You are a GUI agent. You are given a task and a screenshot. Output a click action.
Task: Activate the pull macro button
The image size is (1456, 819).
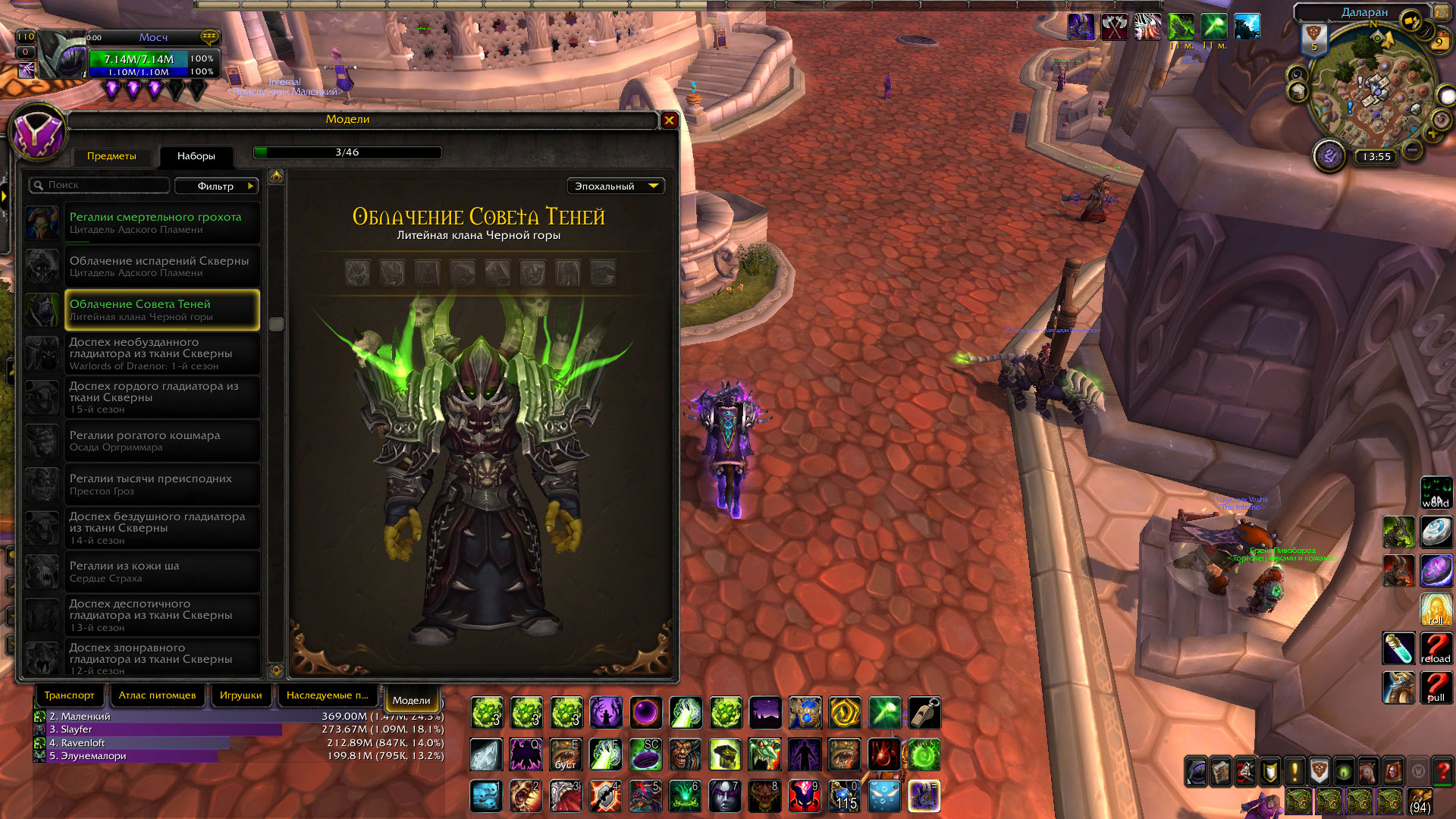point(1436,687)
